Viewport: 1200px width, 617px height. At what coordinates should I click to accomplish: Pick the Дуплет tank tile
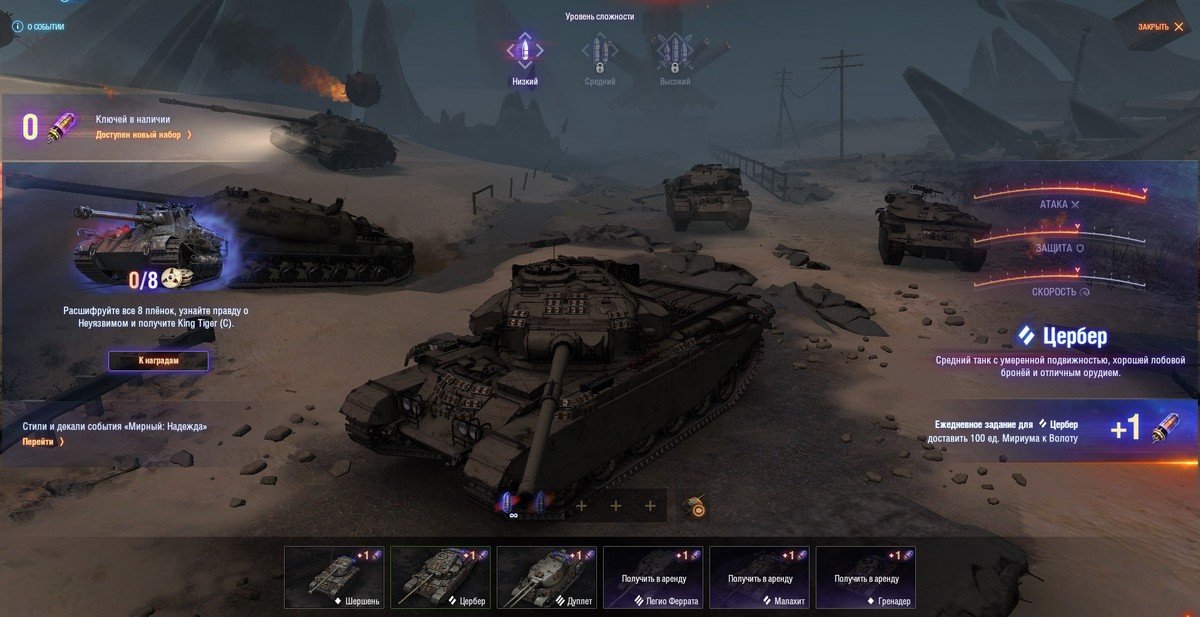pos(546,577)
